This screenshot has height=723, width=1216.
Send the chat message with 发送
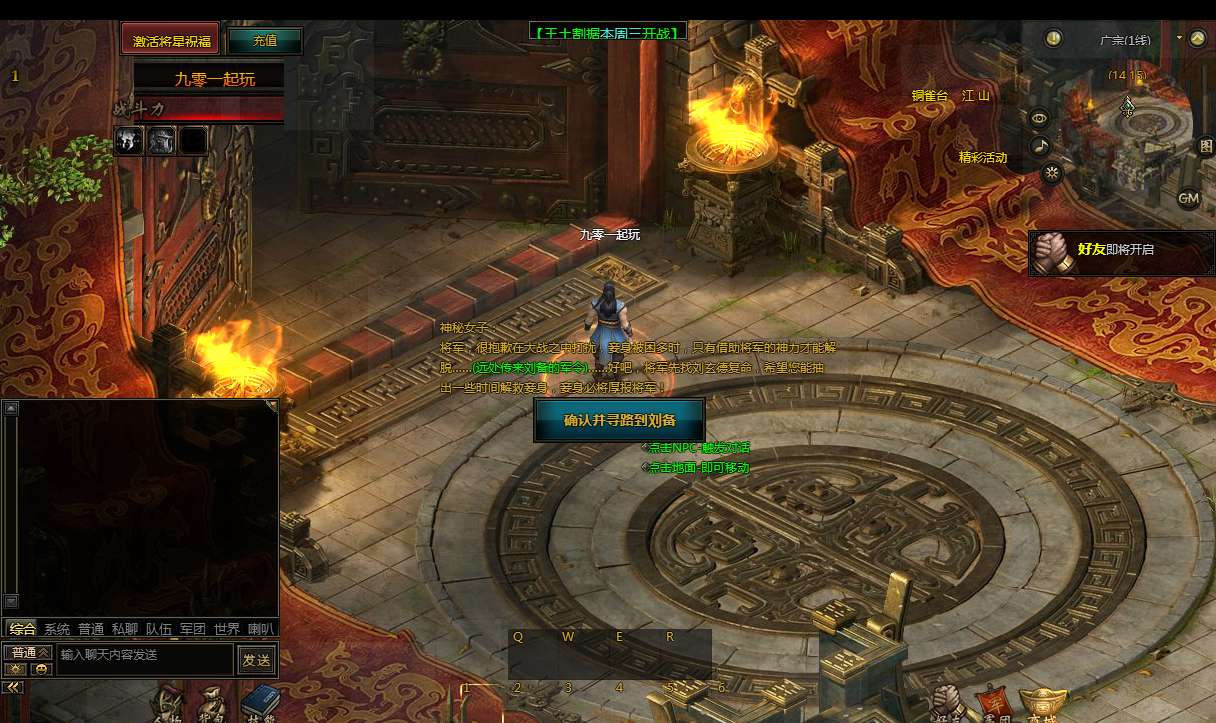pyautogui.click(x=256, y=660)
